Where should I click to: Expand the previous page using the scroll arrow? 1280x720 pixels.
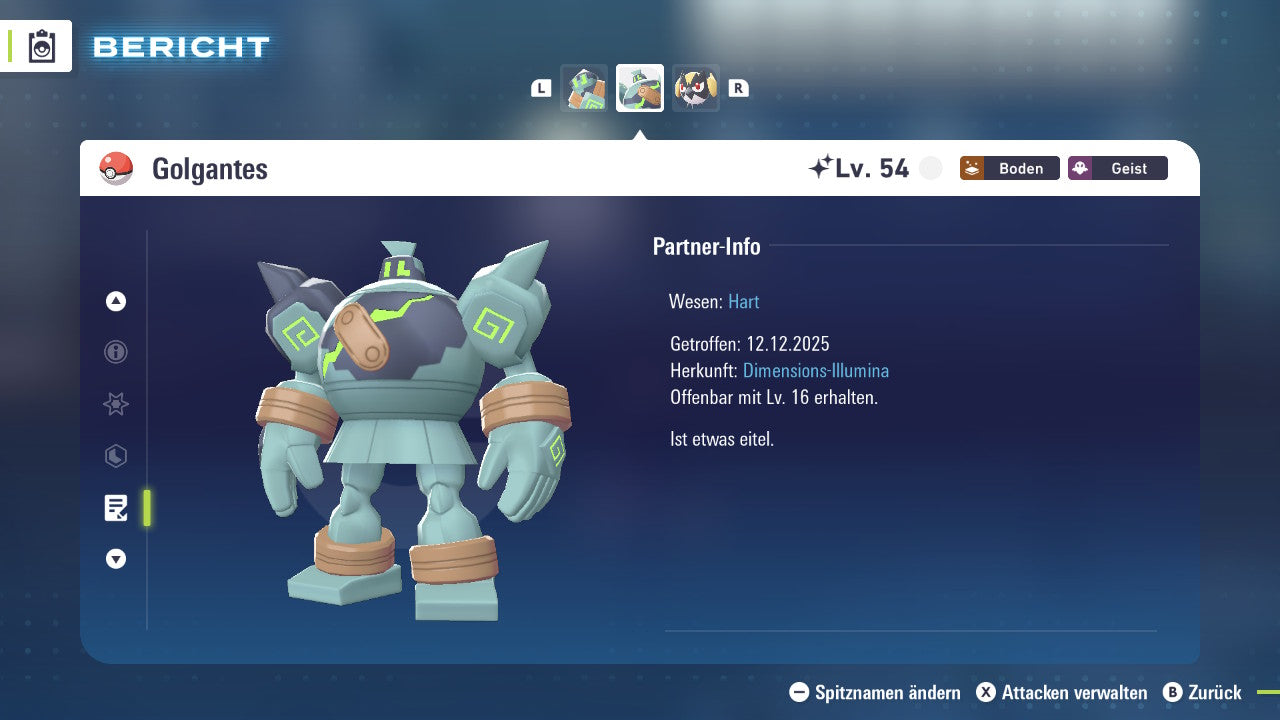(x=115, y=302)
